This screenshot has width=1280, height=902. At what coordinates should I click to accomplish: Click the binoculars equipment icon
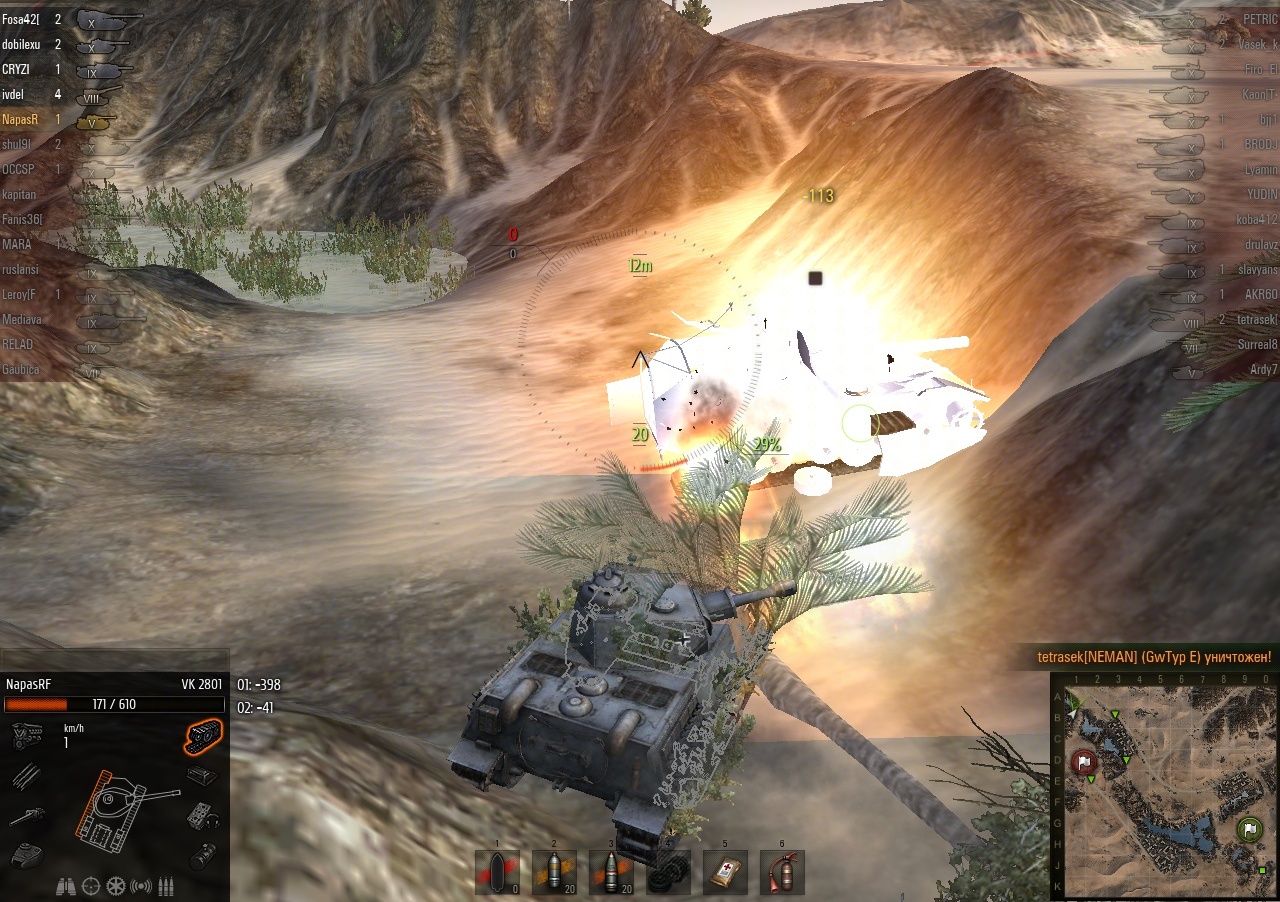(x=66, y=885)
